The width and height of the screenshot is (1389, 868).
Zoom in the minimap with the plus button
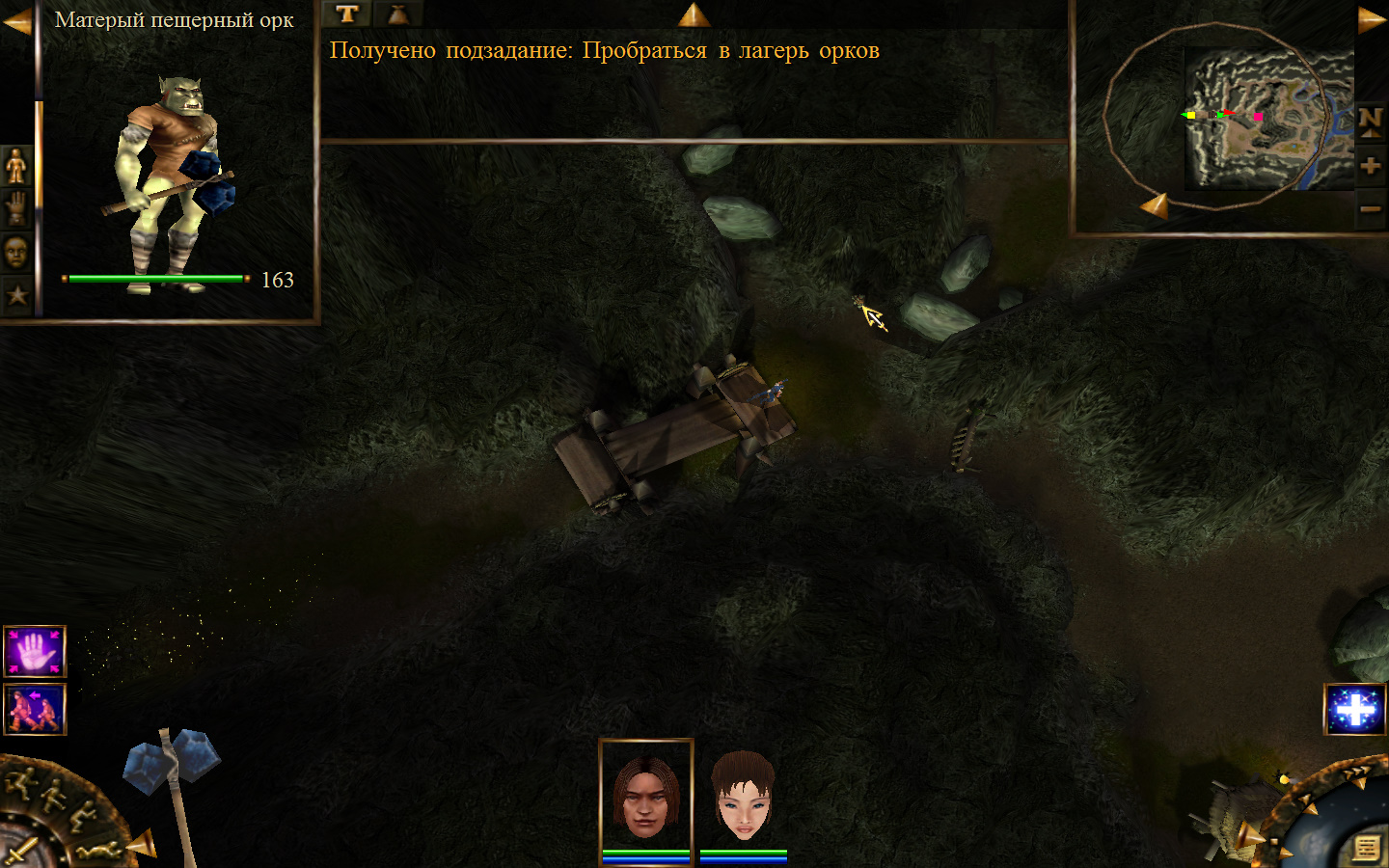coord(1370,166)
